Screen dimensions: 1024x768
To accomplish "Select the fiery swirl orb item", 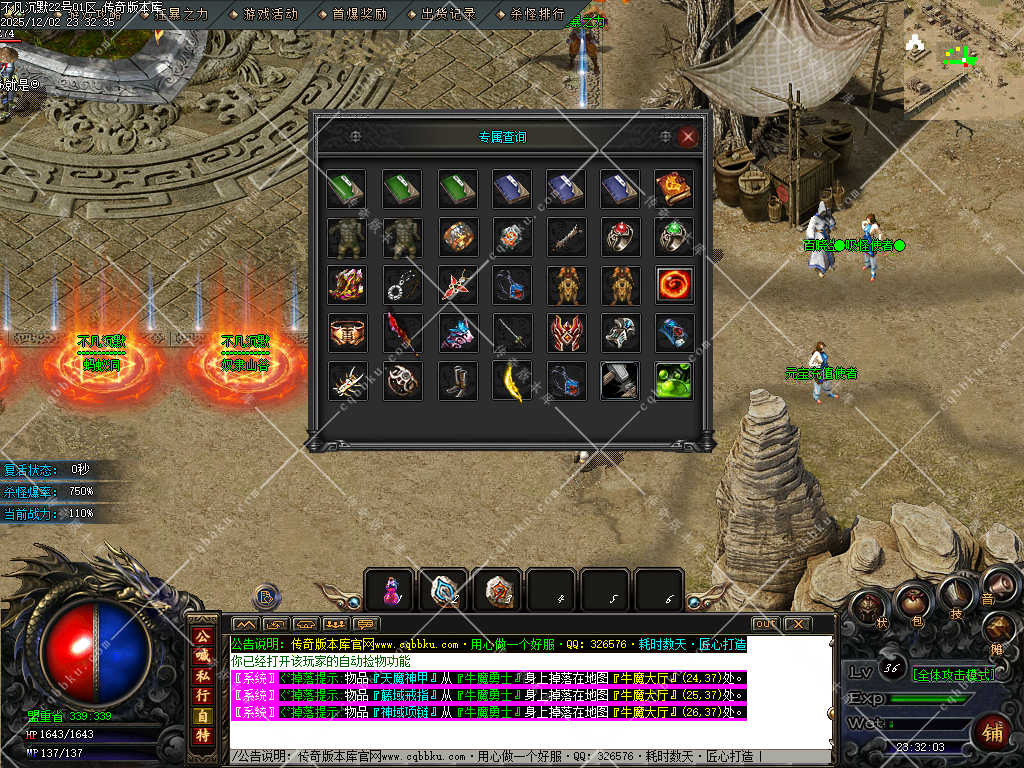I will tap(674, 285).
